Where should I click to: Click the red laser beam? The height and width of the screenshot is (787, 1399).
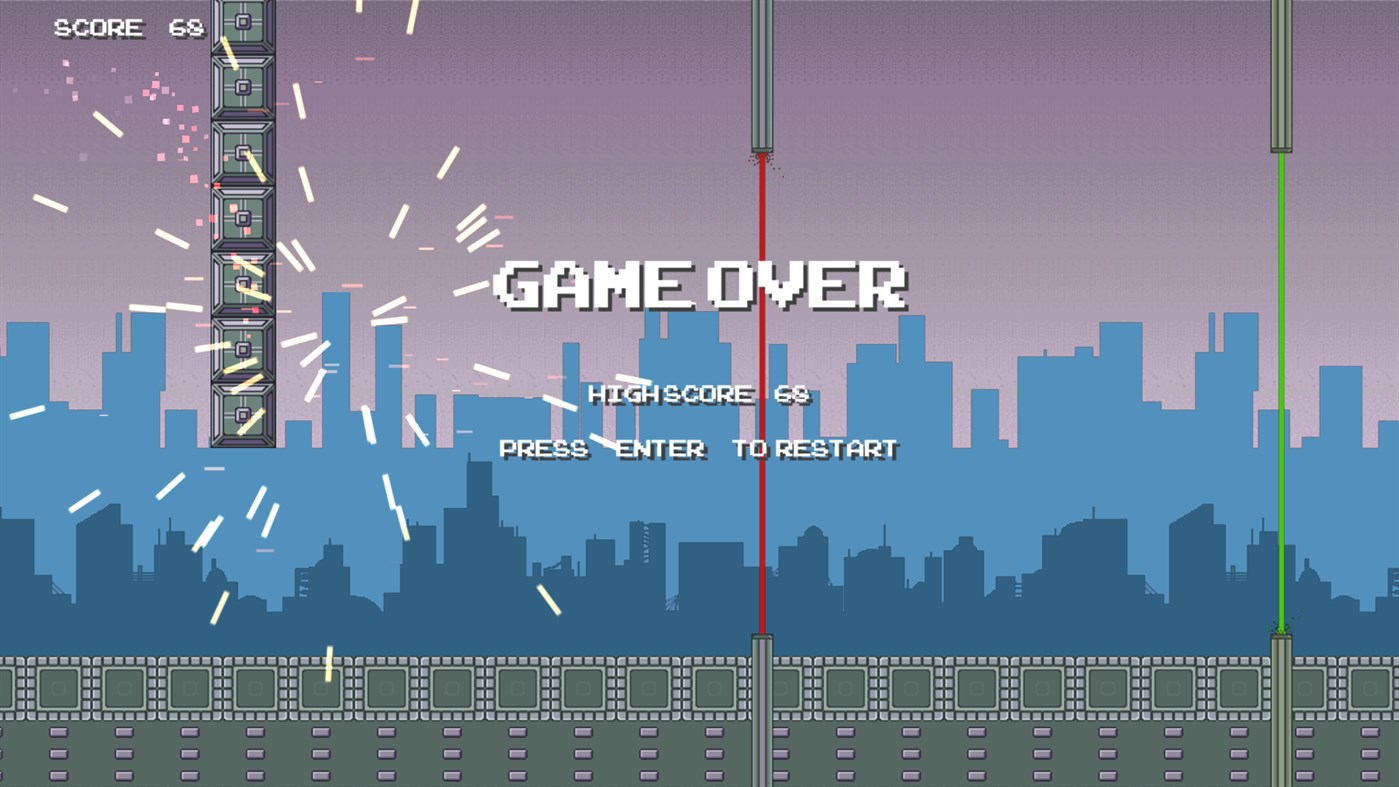tap(761, 400)
